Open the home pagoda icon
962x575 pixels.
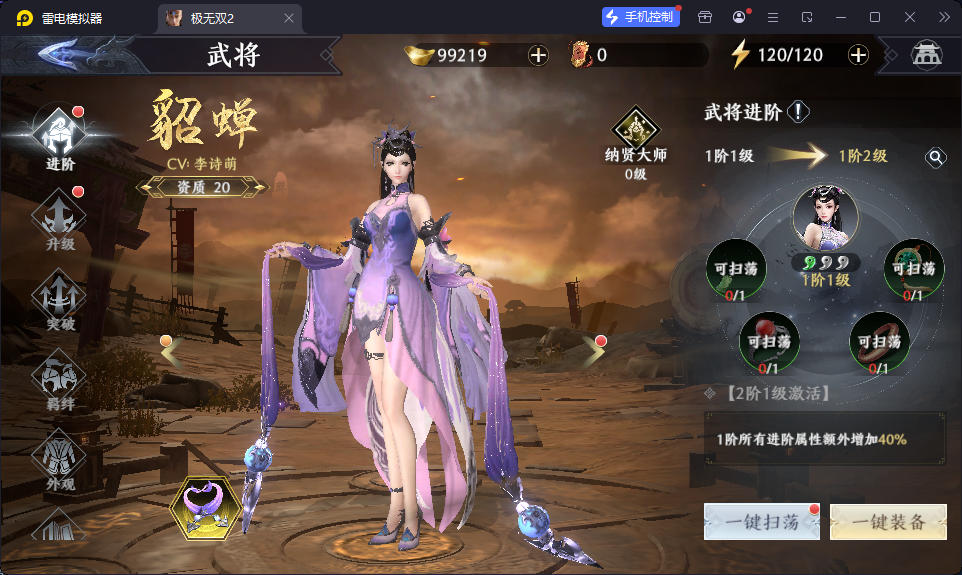926,55
